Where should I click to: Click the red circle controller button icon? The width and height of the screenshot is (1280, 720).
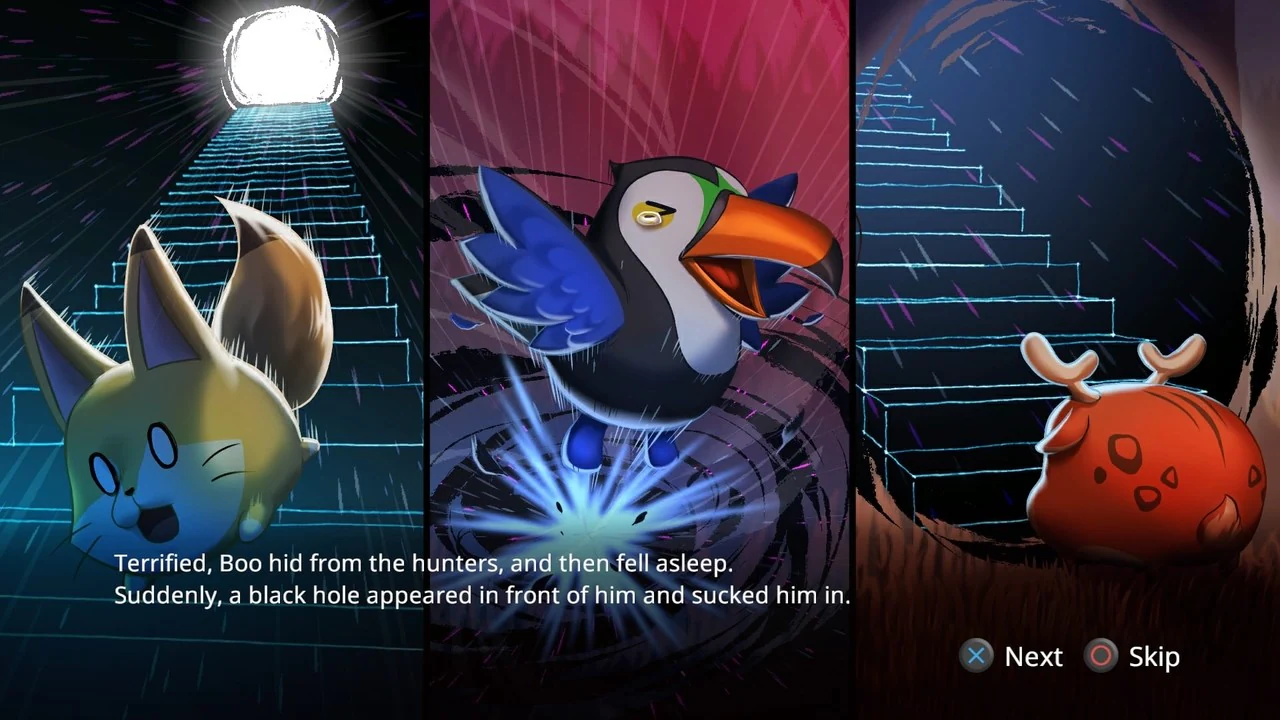pos(1100,656)
